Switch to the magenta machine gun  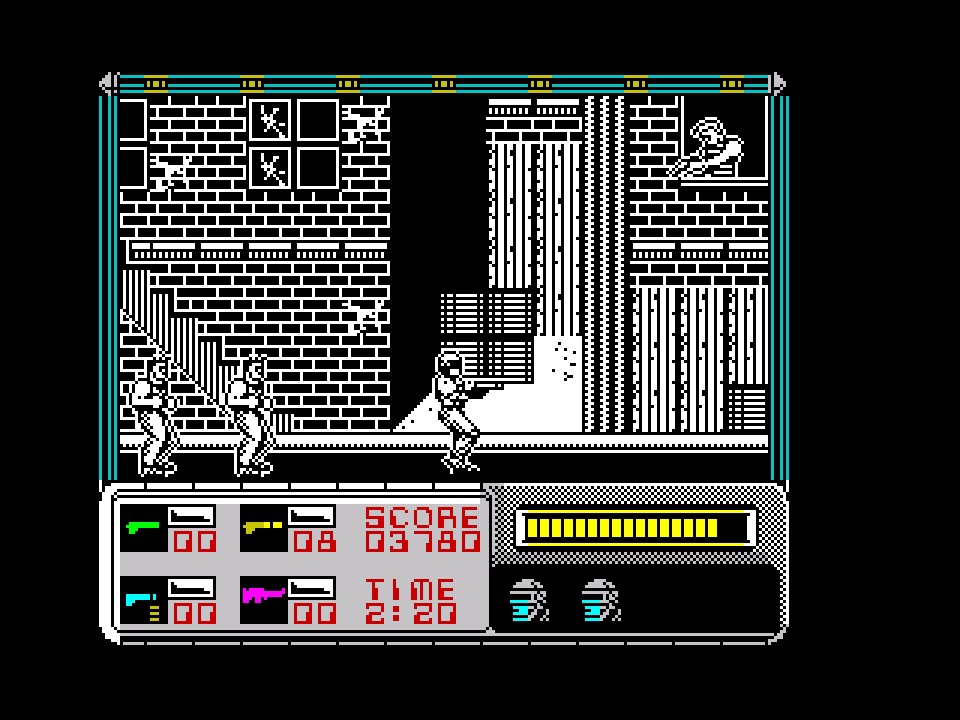[x=262, y=598]
